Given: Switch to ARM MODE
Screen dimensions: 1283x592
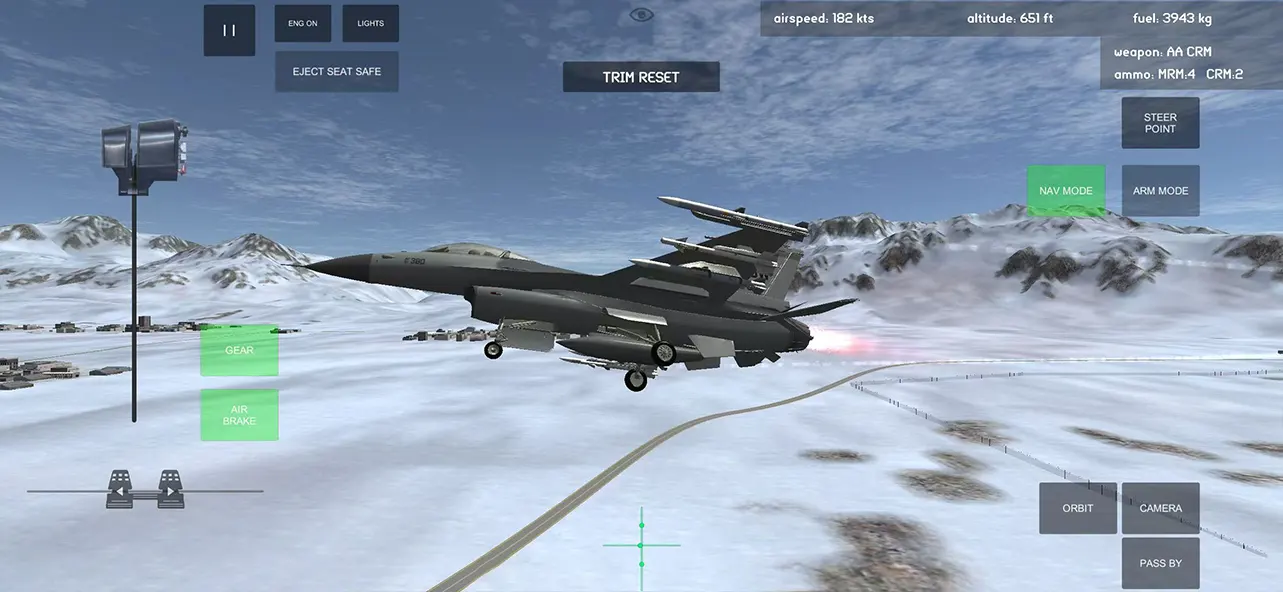Looking at the screenshot, I should point(1160,191).
